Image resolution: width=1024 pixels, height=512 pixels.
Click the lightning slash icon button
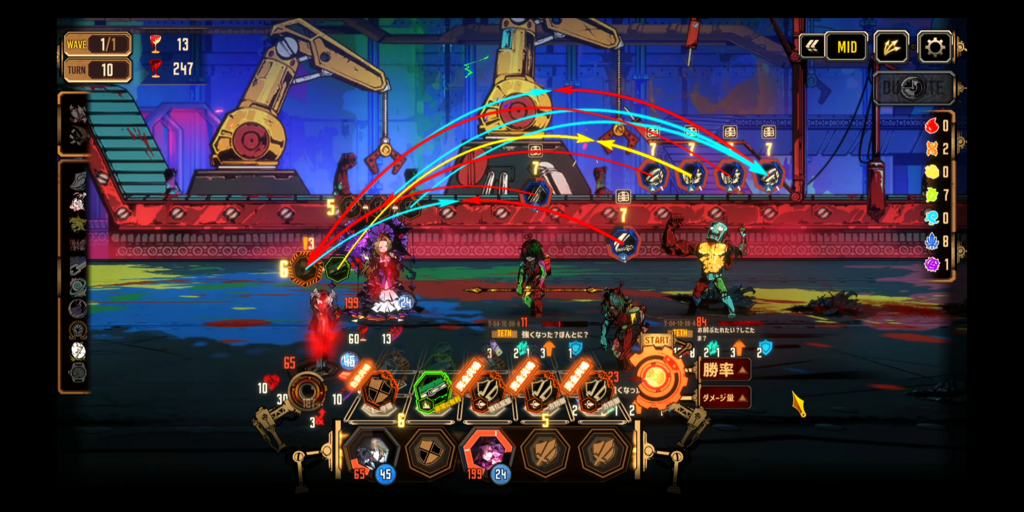point(890,46)
